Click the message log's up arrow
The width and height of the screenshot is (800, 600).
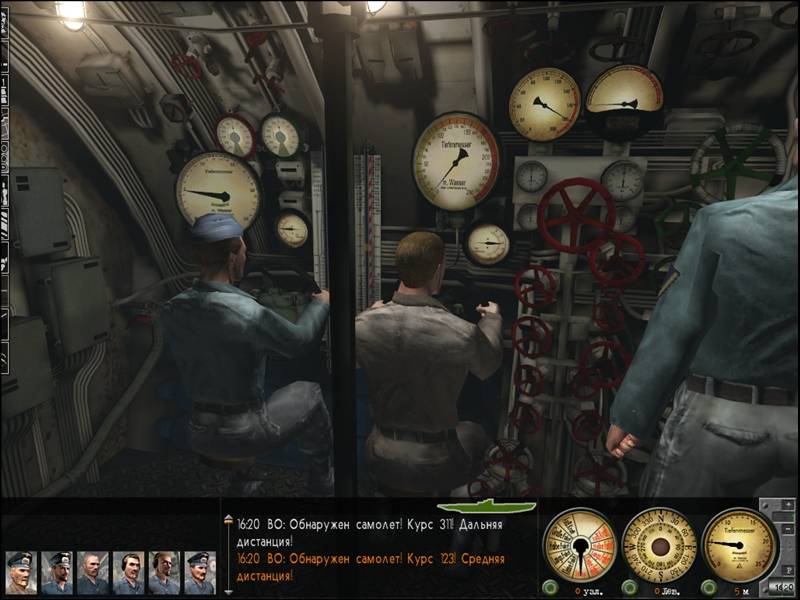pos(227,519)
